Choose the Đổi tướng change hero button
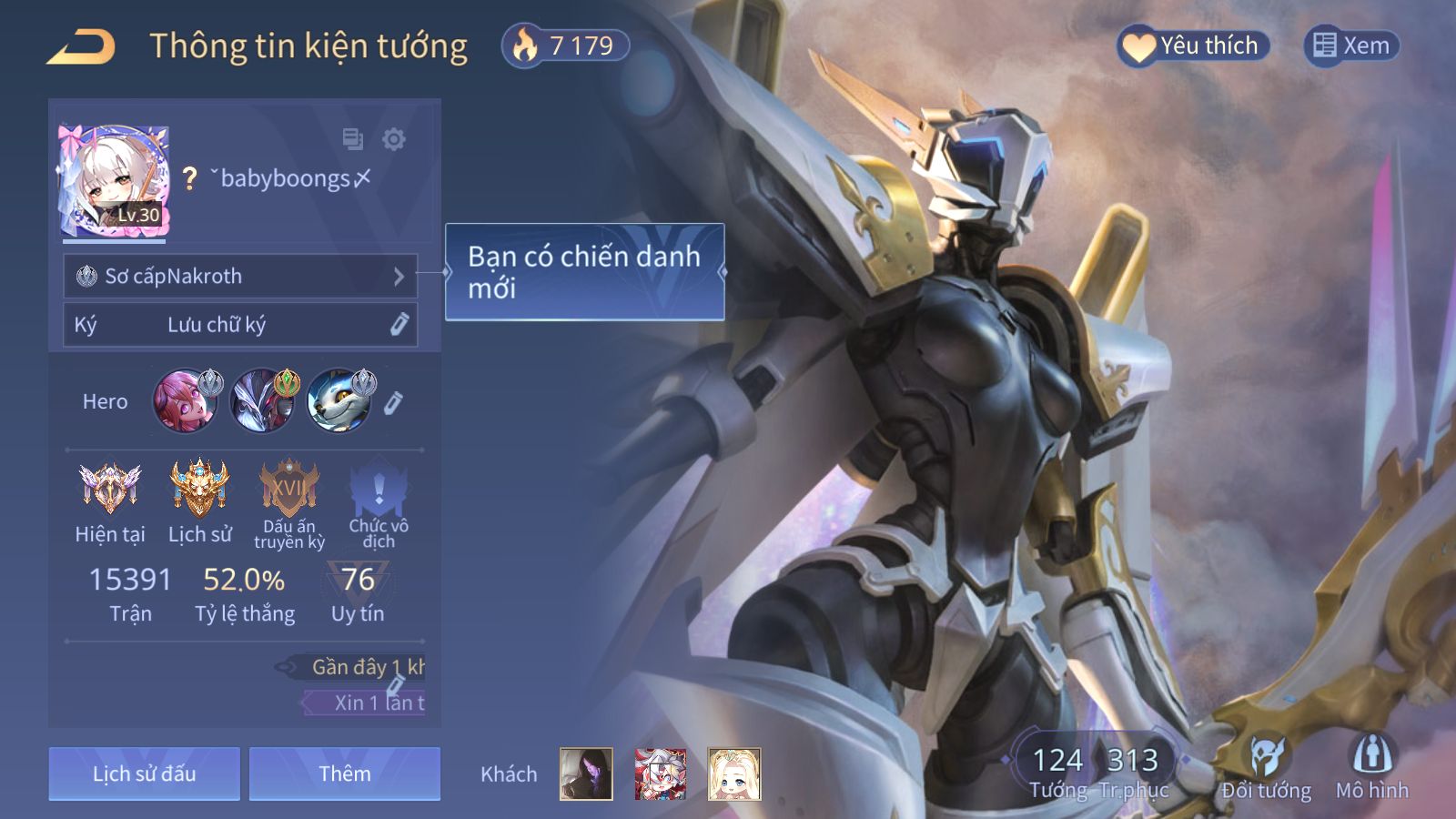The height and width of the screenshot is (819, 1456). (1266, 767)
